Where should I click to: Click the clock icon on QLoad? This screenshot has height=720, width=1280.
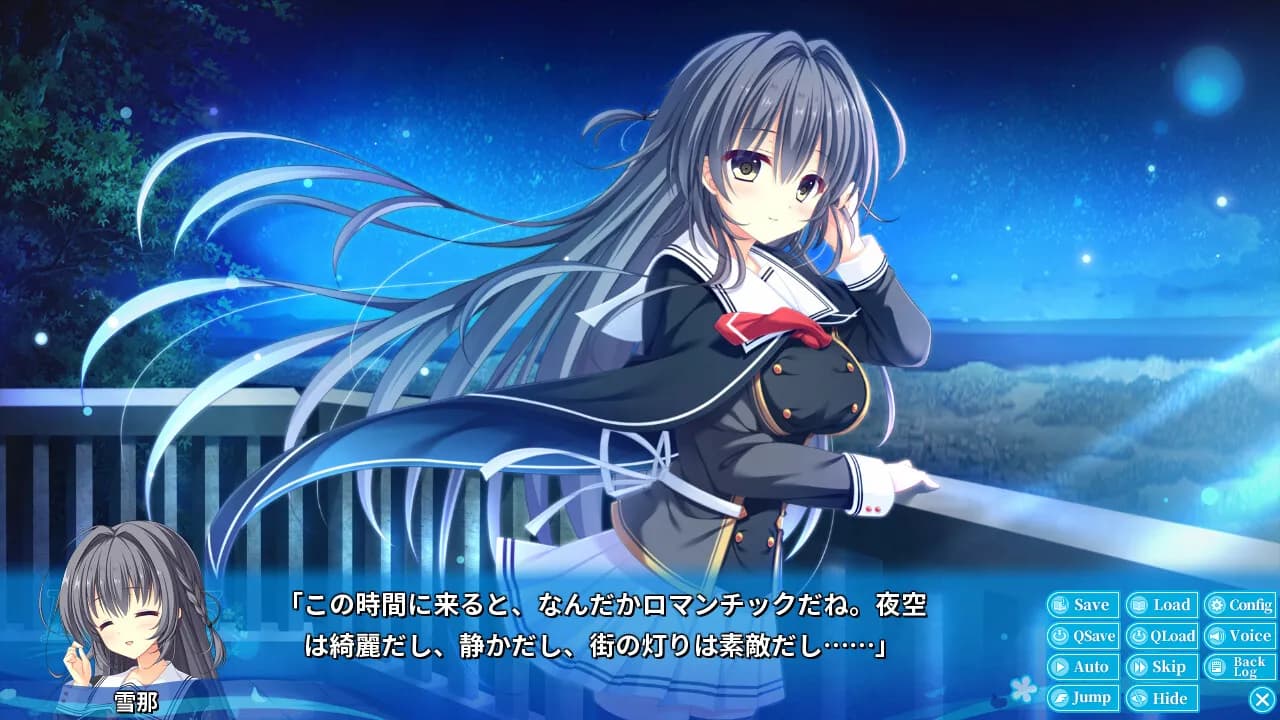(1140, 635)
